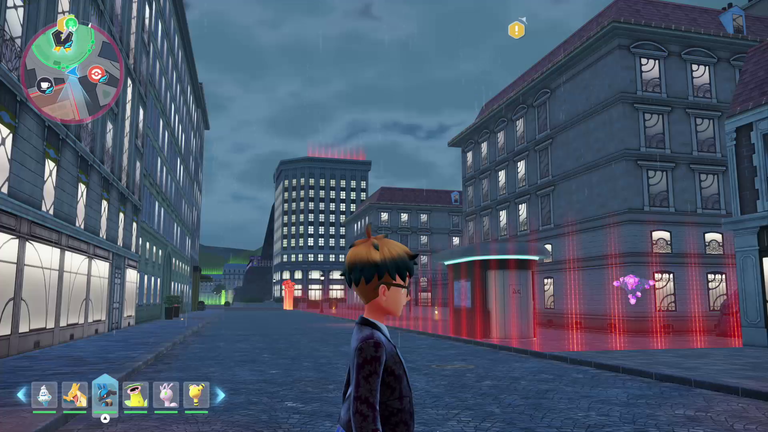This screenshot has height=432, width=768.
Task: Select the café cup marker on minimap
Action: point(46,86)
